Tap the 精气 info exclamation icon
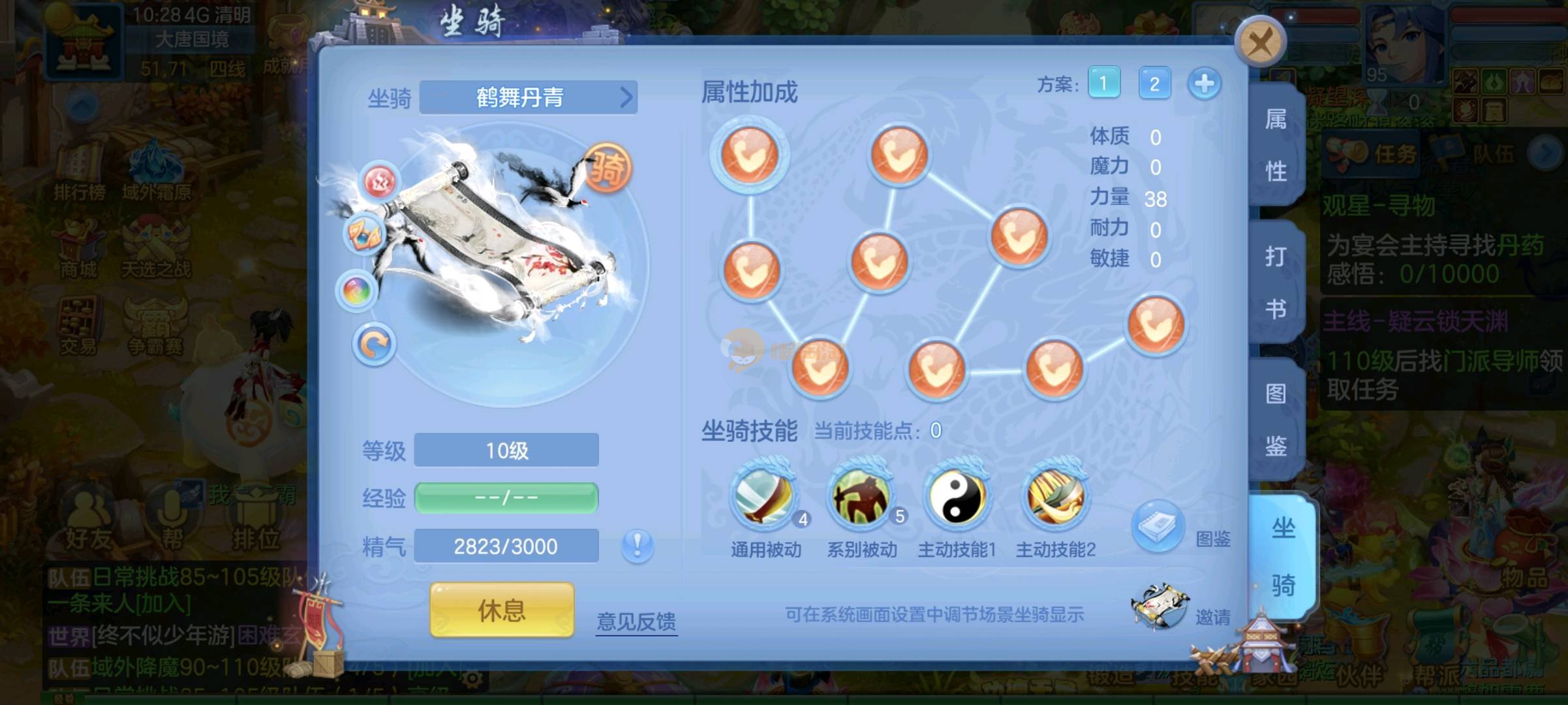This screenshot has width=1568, height=705. point(637,546)
